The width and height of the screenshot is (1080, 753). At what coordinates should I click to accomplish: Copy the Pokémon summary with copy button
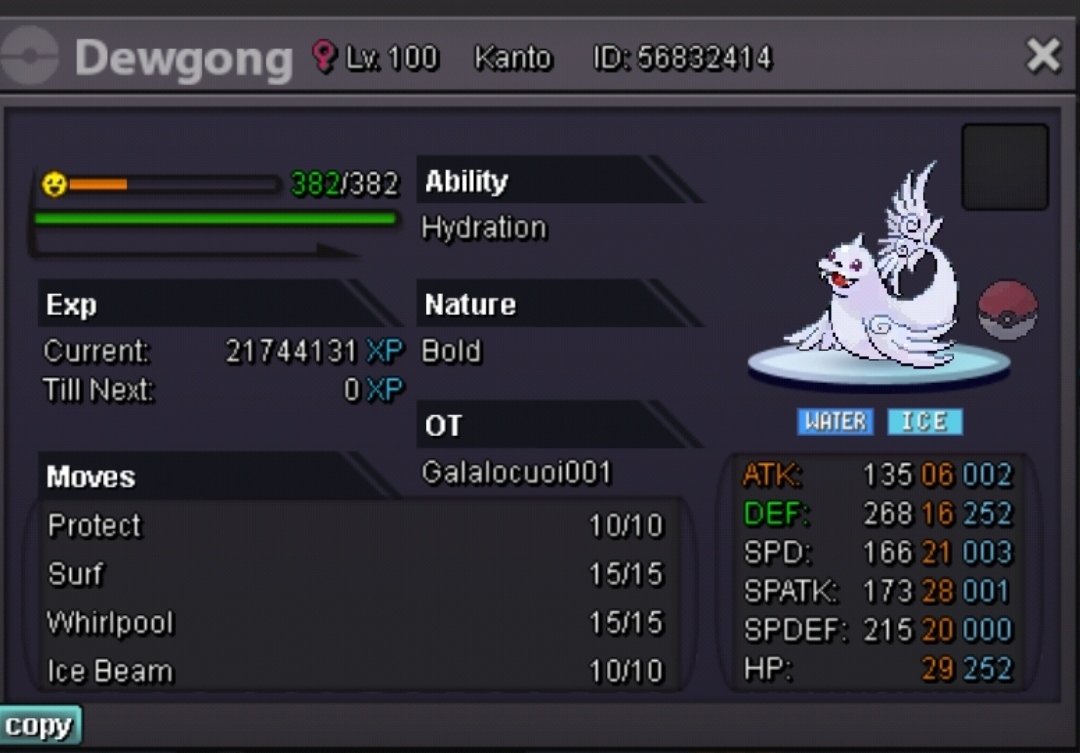39,725
